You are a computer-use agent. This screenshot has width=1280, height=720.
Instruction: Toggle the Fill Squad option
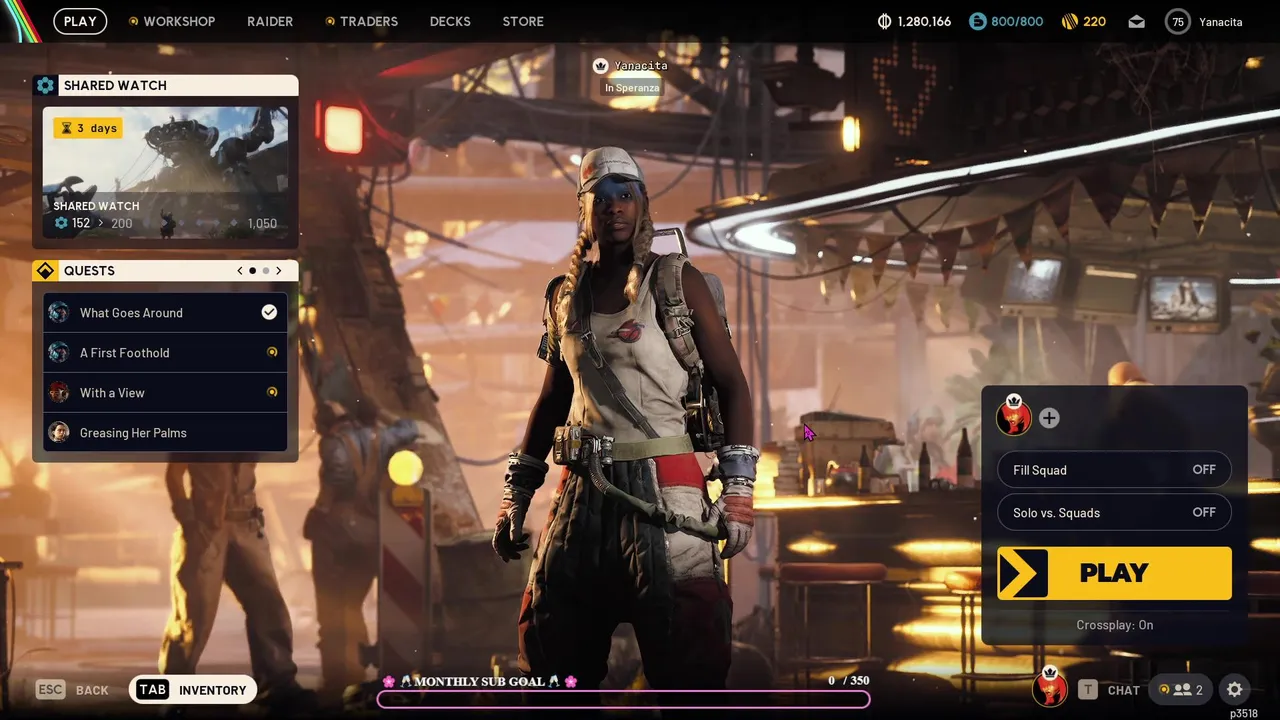1114,470
